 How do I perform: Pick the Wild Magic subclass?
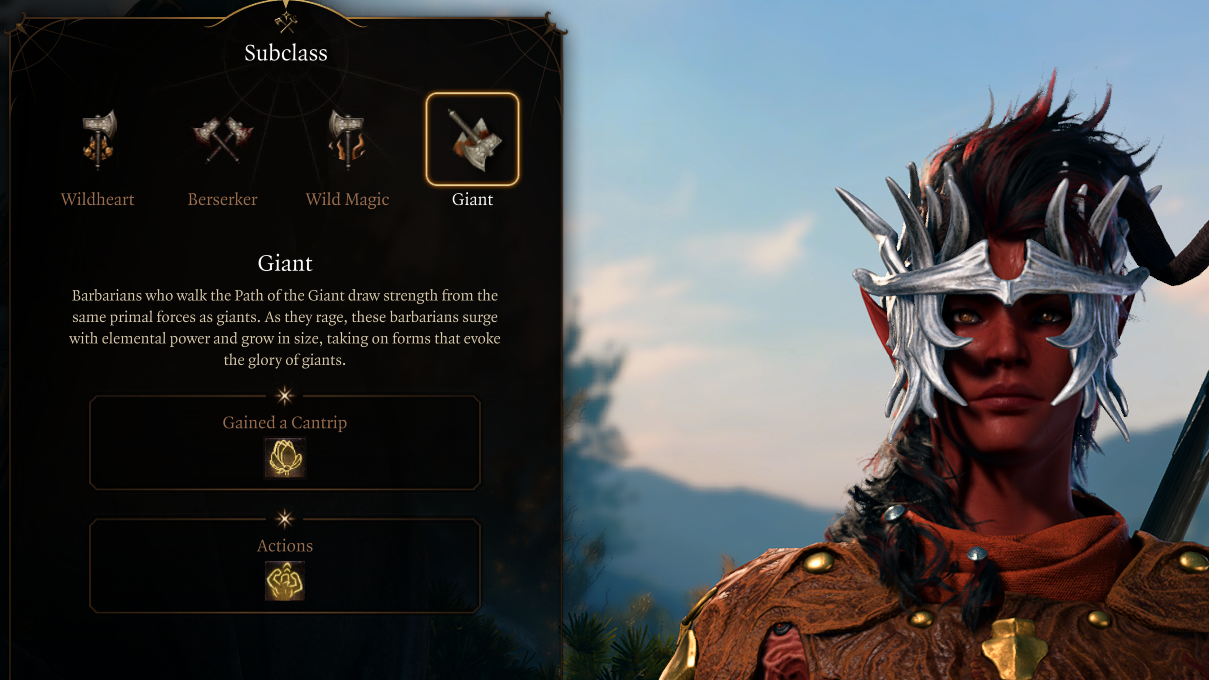(347, 141)
